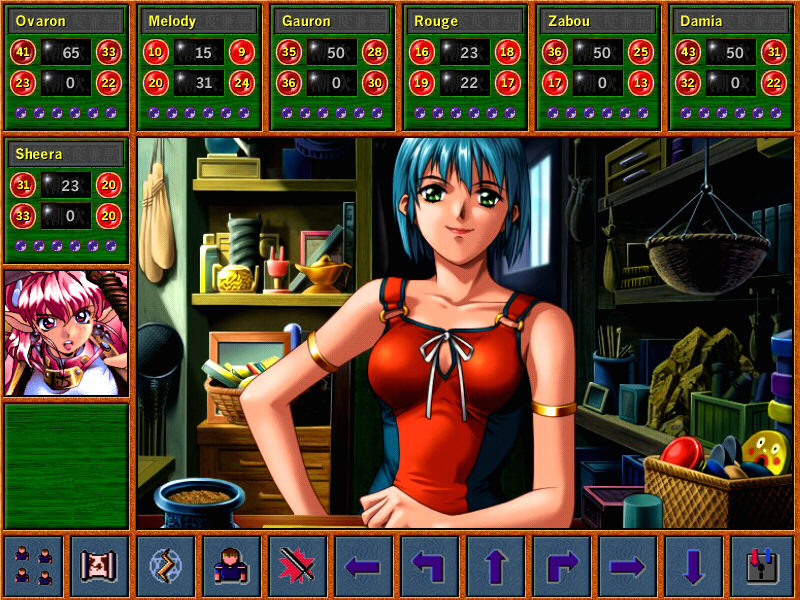Pick Rouge's party panel

point(465,67)
